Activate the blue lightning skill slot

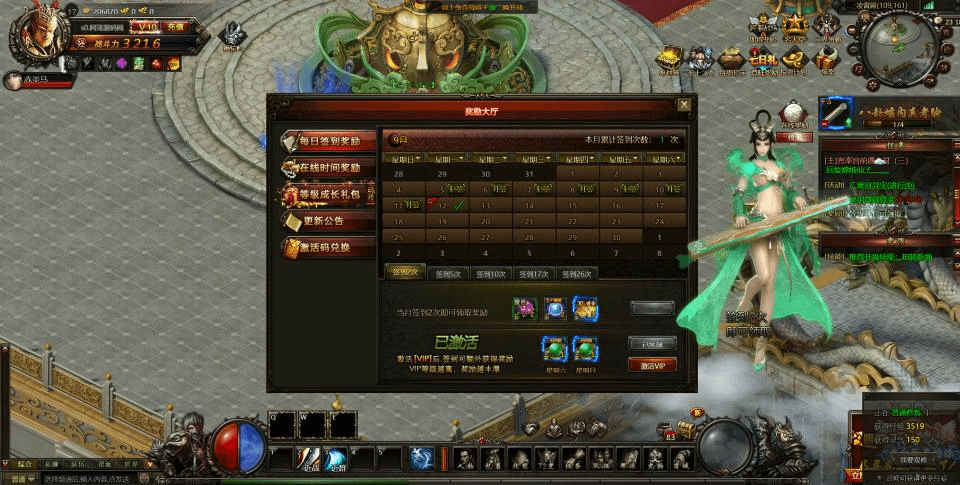coord(423,457)
